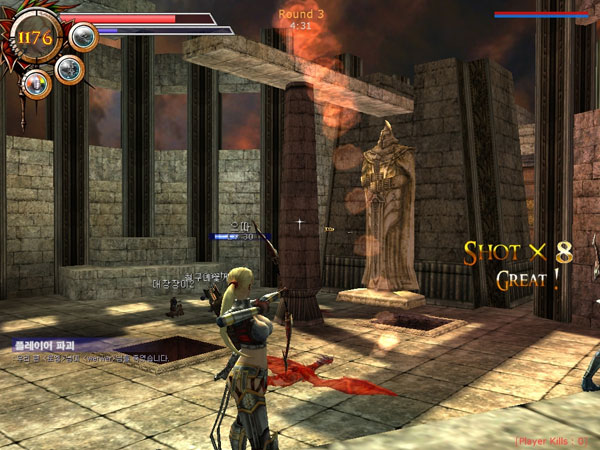Activate the rainbow-colored skill orb

(37, 83)
